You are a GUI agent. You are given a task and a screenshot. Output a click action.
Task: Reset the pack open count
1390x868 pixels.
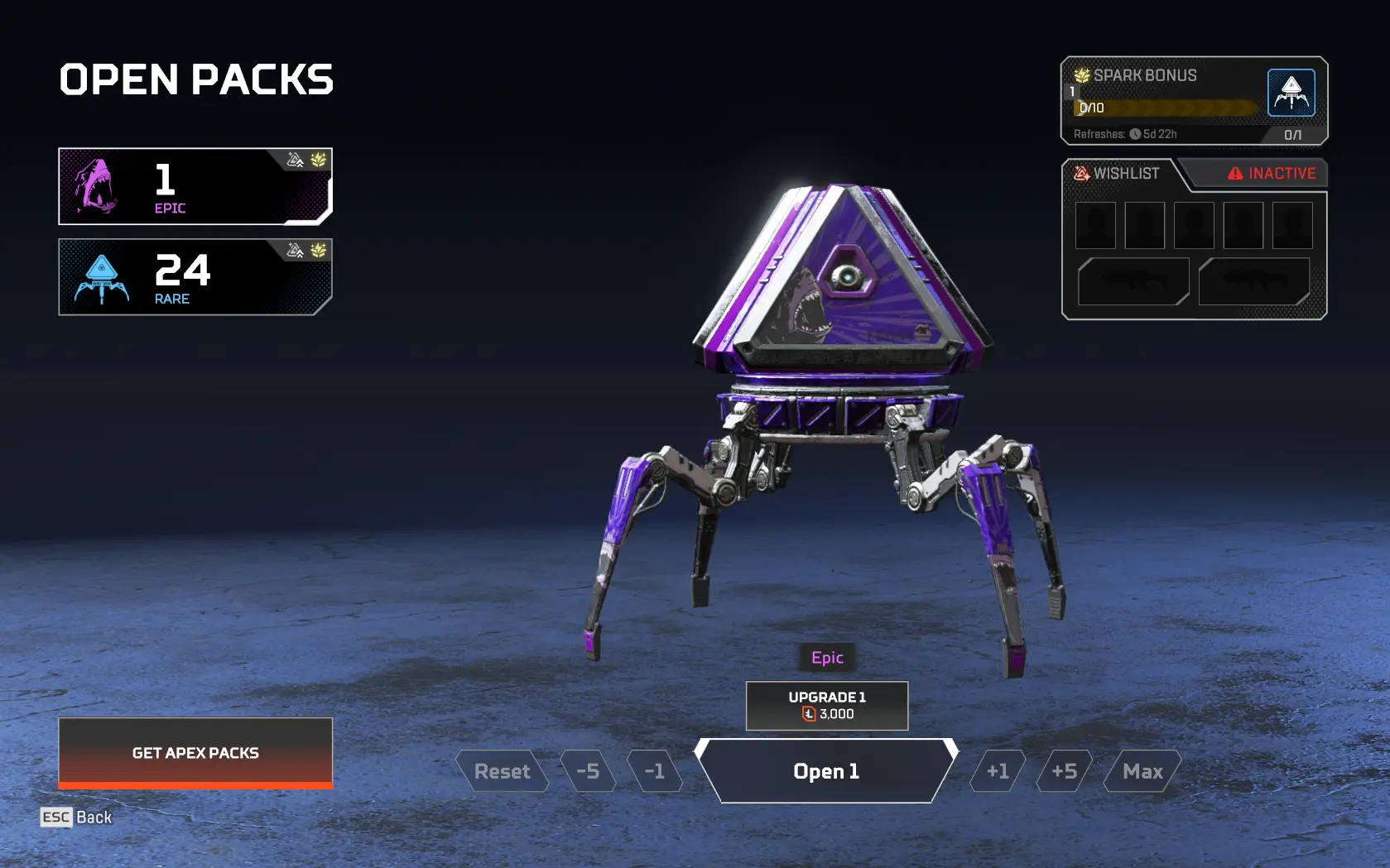coord(502,771)
